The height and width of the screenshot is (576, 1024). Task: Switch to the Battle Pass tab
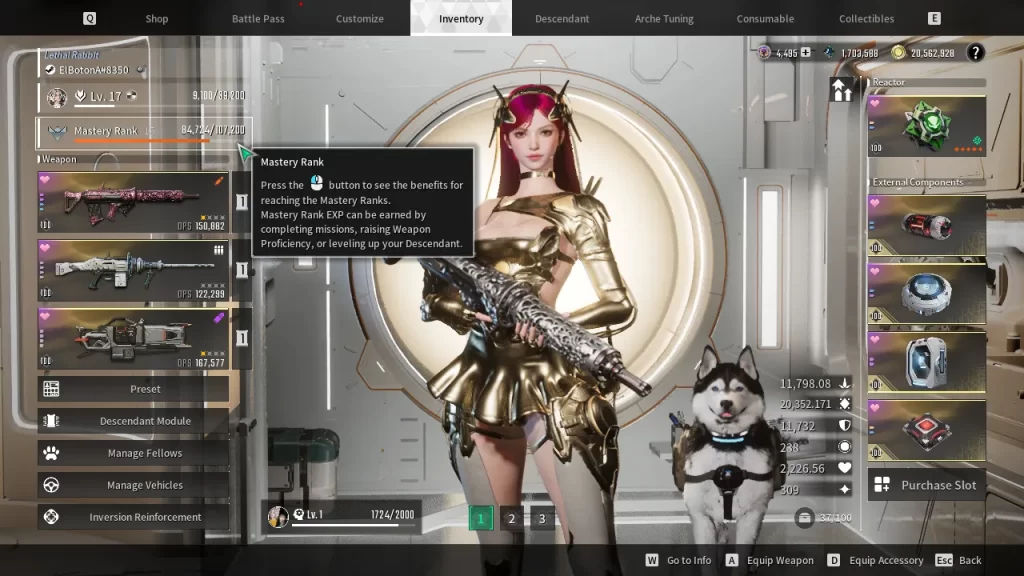tap(259, 19)
